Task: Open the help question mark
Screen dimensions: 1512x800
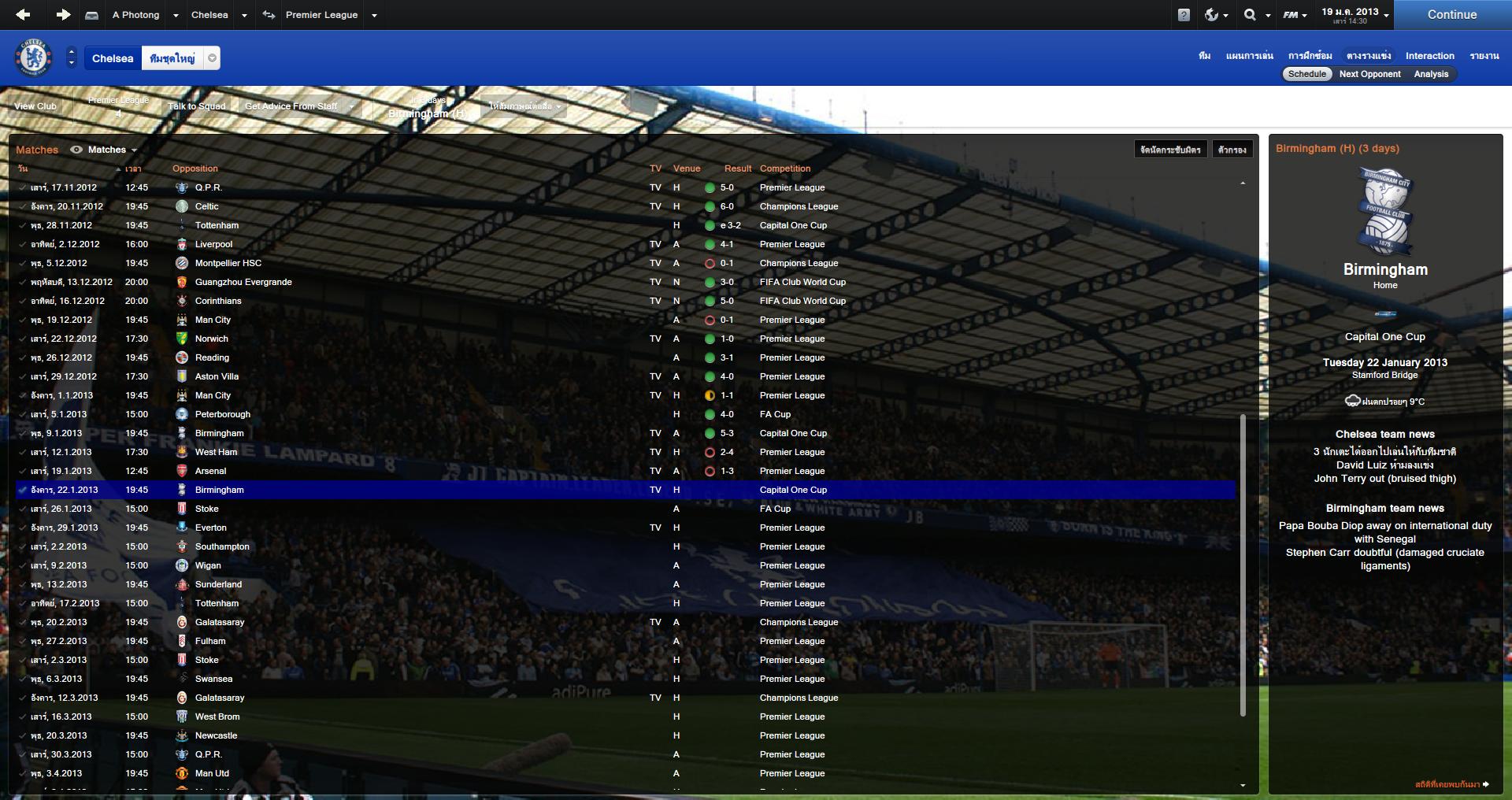Action: (1184, 15)
